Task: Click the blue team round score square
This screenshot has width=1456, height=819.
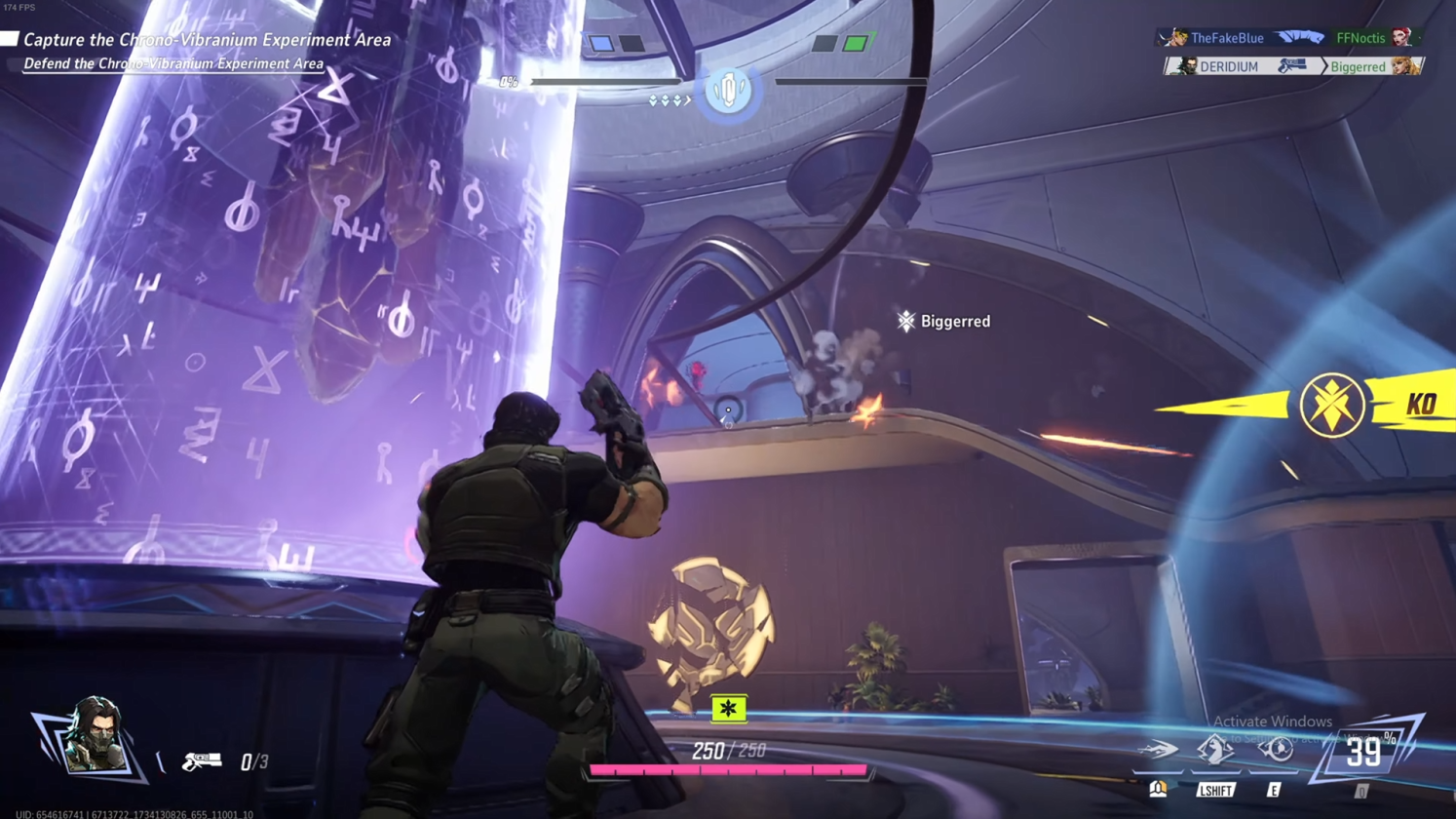Action: [602, 43]
